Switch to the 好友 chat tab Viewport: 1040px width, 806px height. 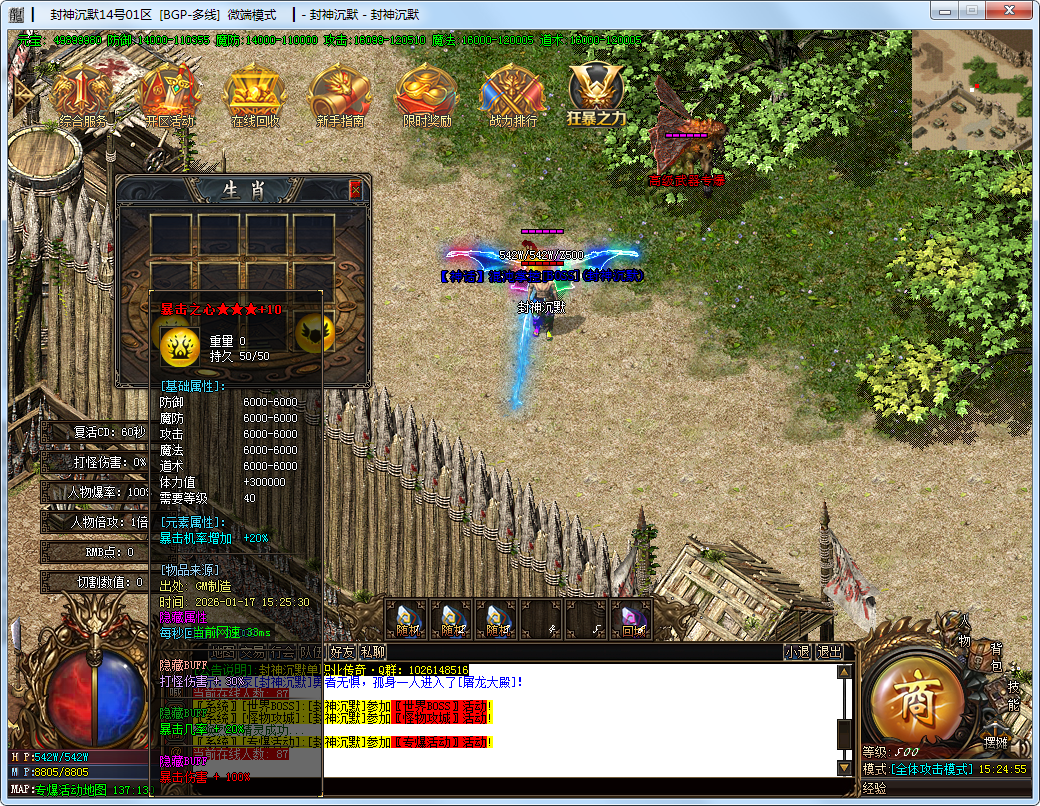(343, 652)
